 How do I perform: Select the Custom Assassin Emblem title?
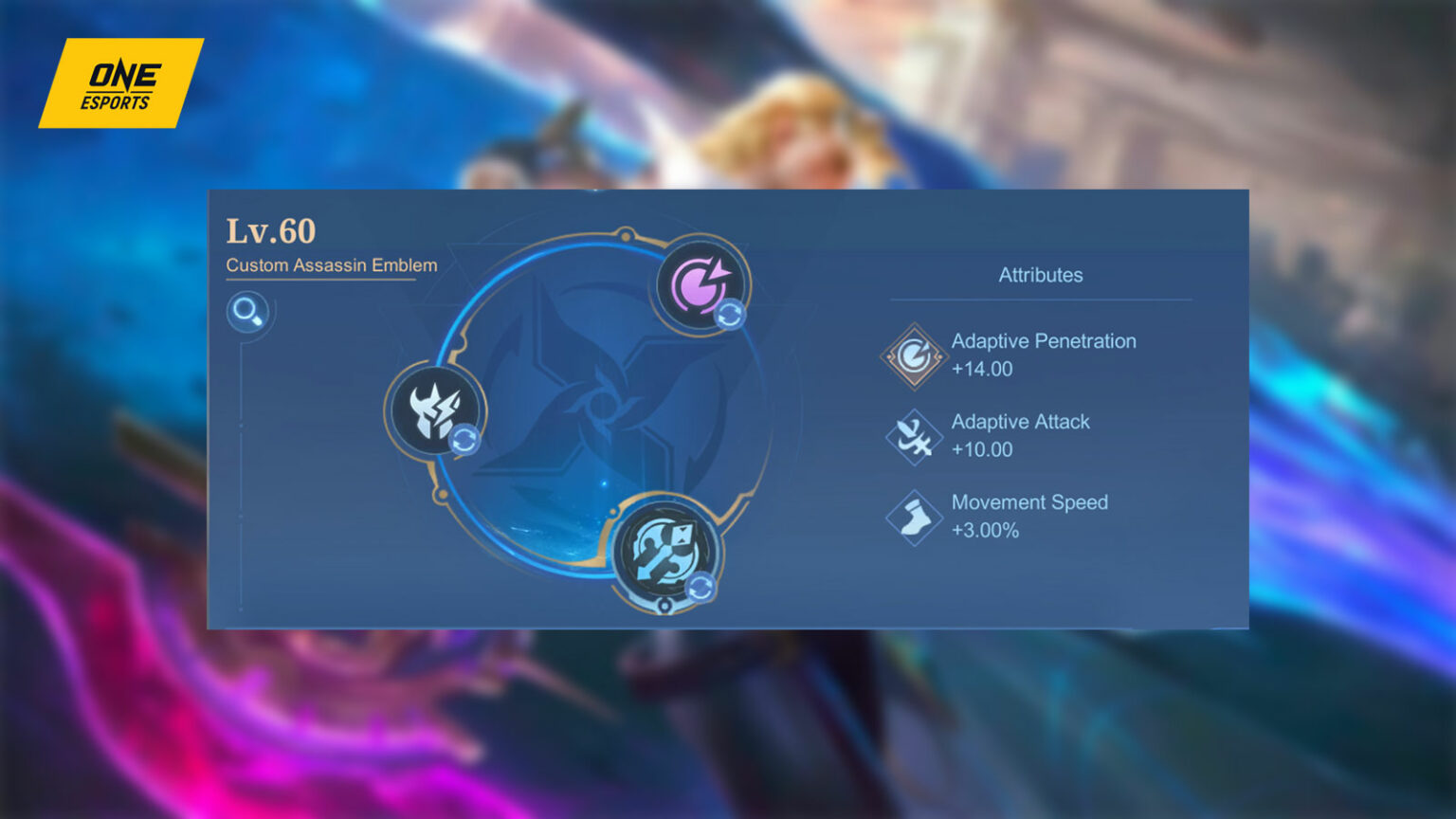(x=331, y=266)
